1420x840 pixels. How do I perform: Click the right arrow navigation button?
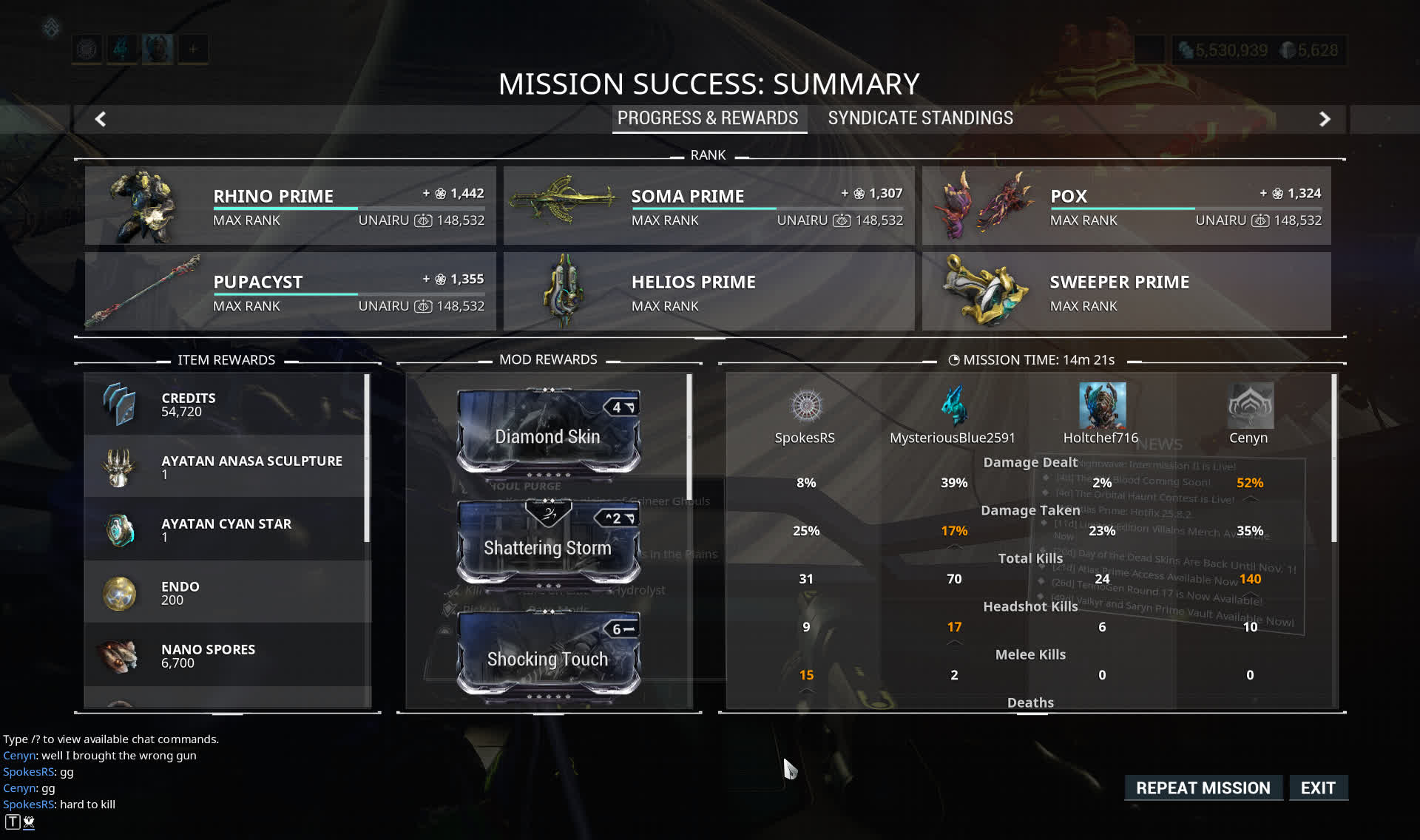(1325, 119)
